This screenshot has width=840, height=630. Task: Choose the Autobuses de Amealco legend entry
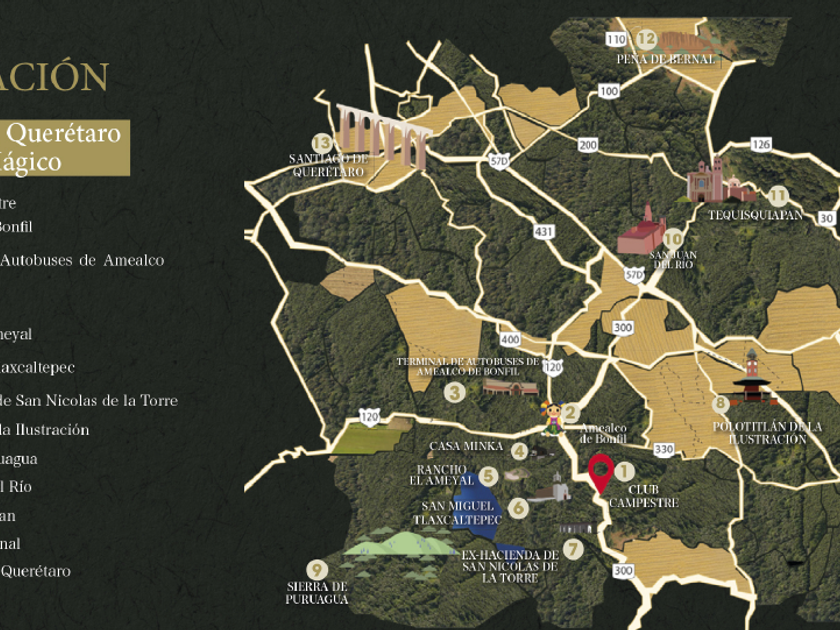[82, 260]
